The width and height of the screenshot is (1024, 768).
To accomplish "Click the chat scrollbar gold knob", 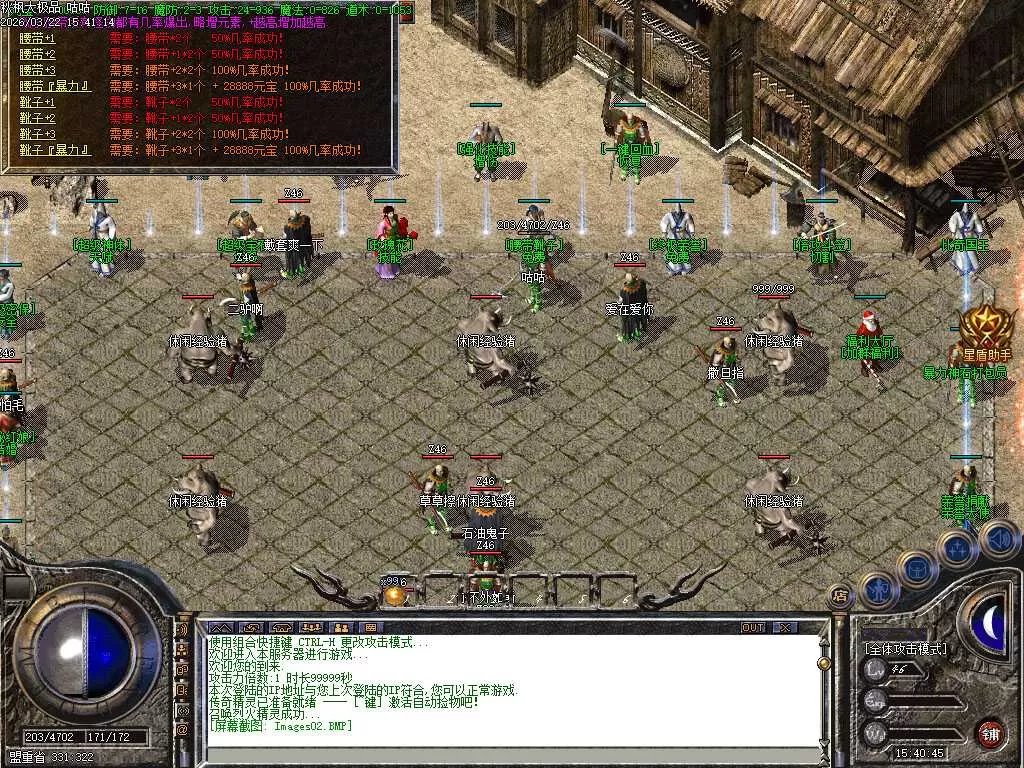I will tap(823, 662).
